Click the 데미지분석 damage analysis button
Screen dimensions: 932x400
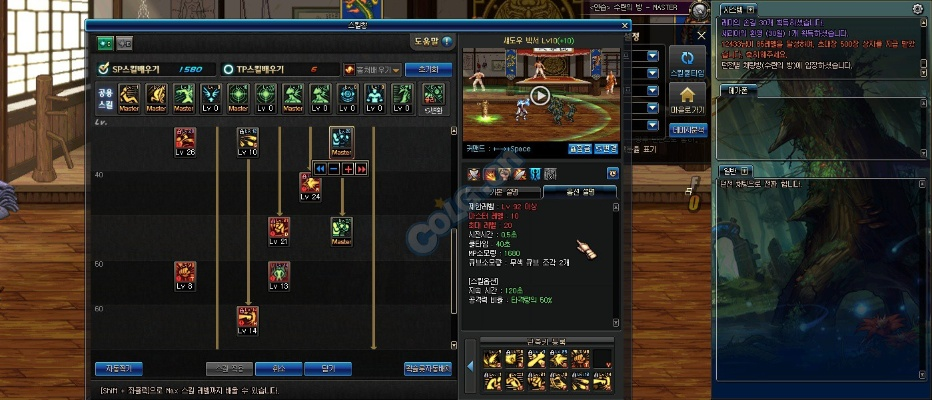tap(688, 129)
